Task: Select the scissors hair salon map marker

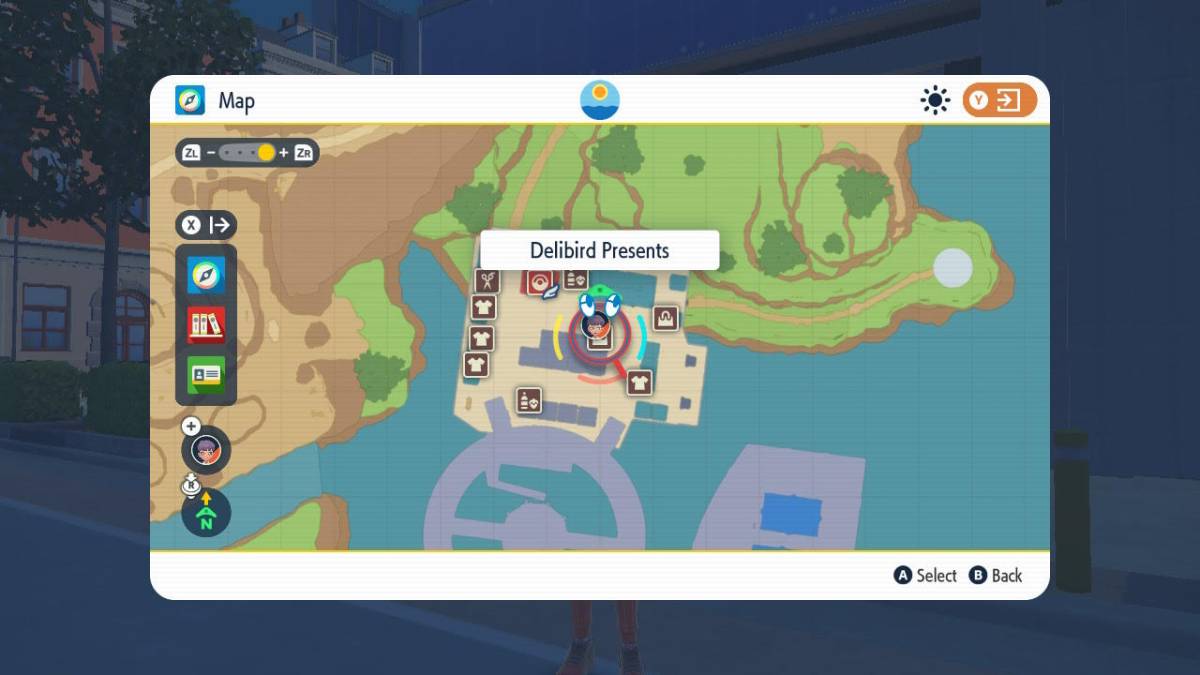Action: [x=487, y=281]
